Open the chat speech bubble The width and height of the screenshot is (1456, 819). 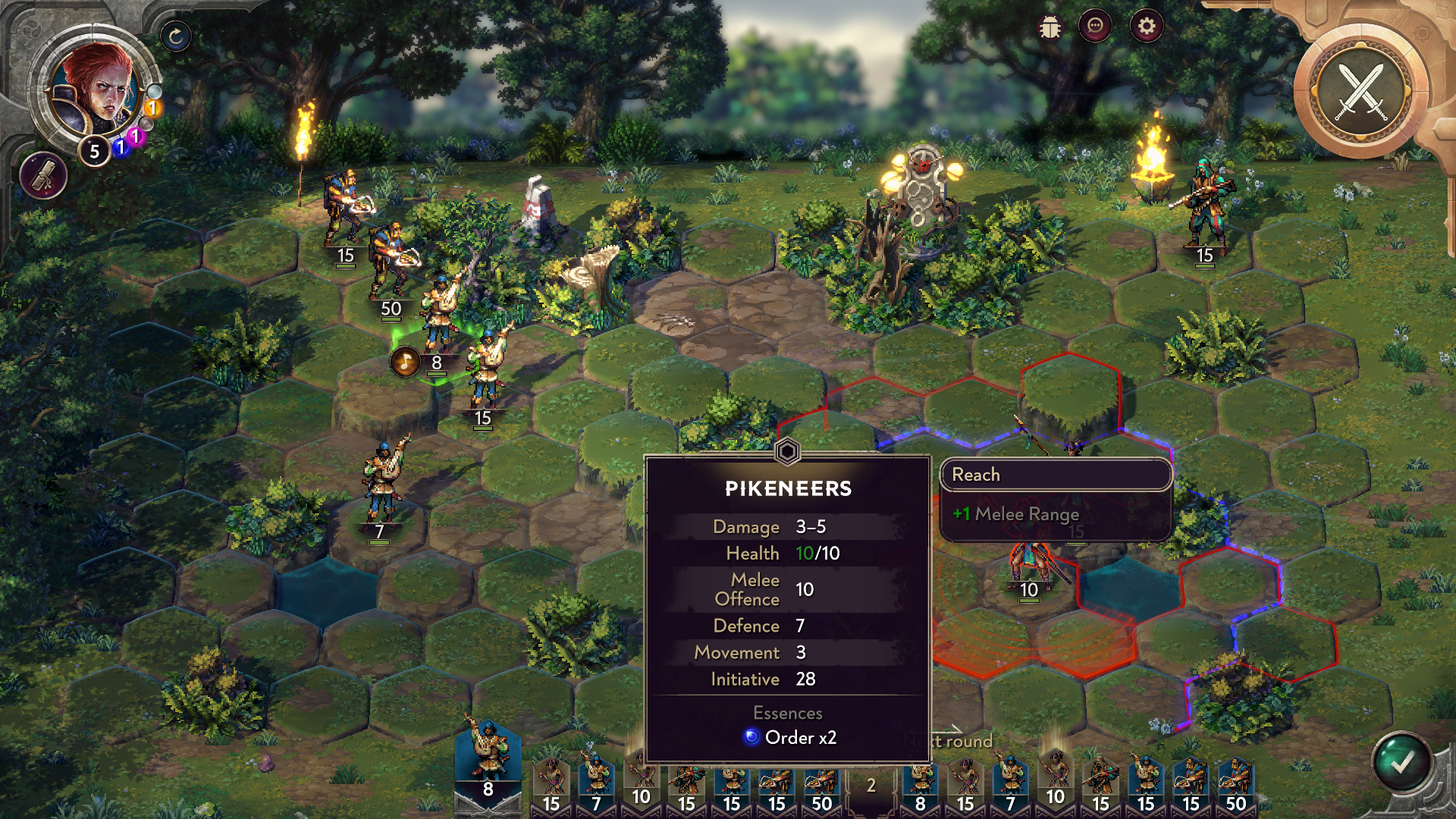(x=1095, y=27)
